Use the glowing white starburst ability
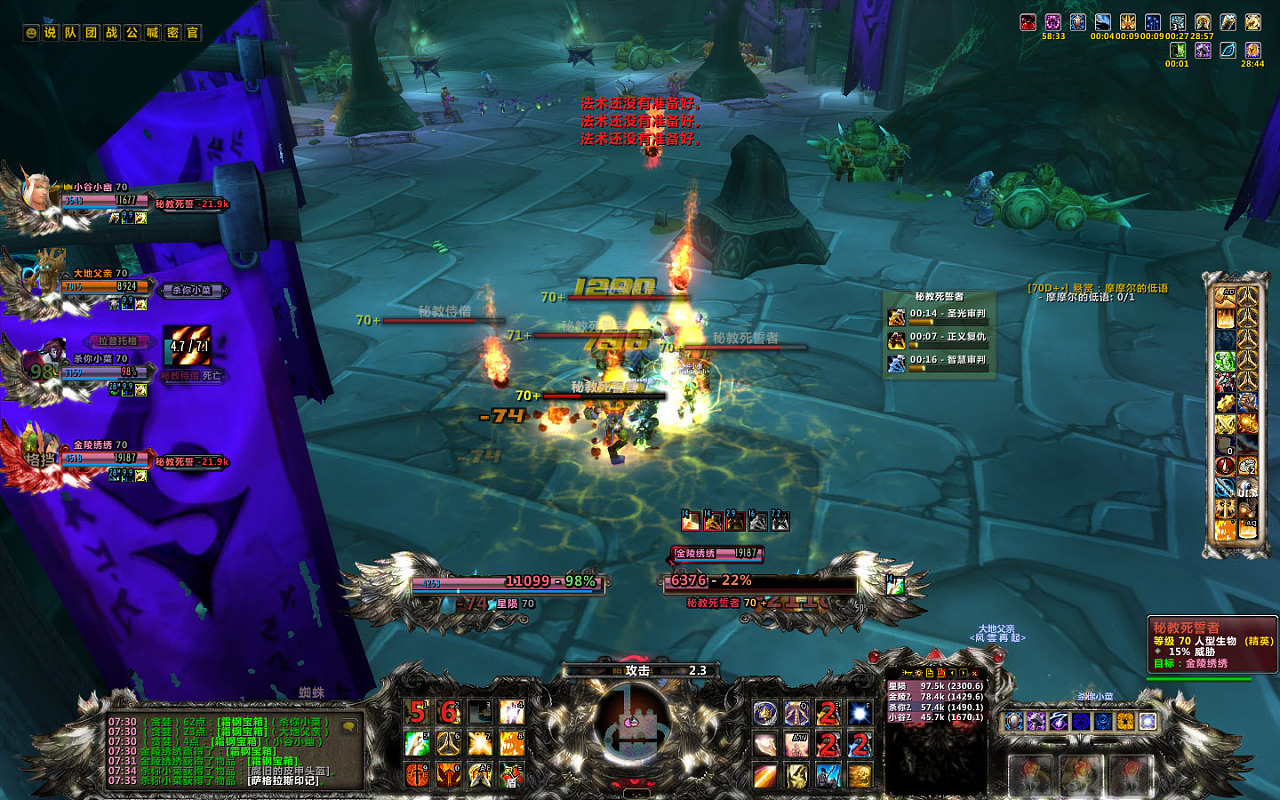The image size is (1280, 800). click(860, 712)
